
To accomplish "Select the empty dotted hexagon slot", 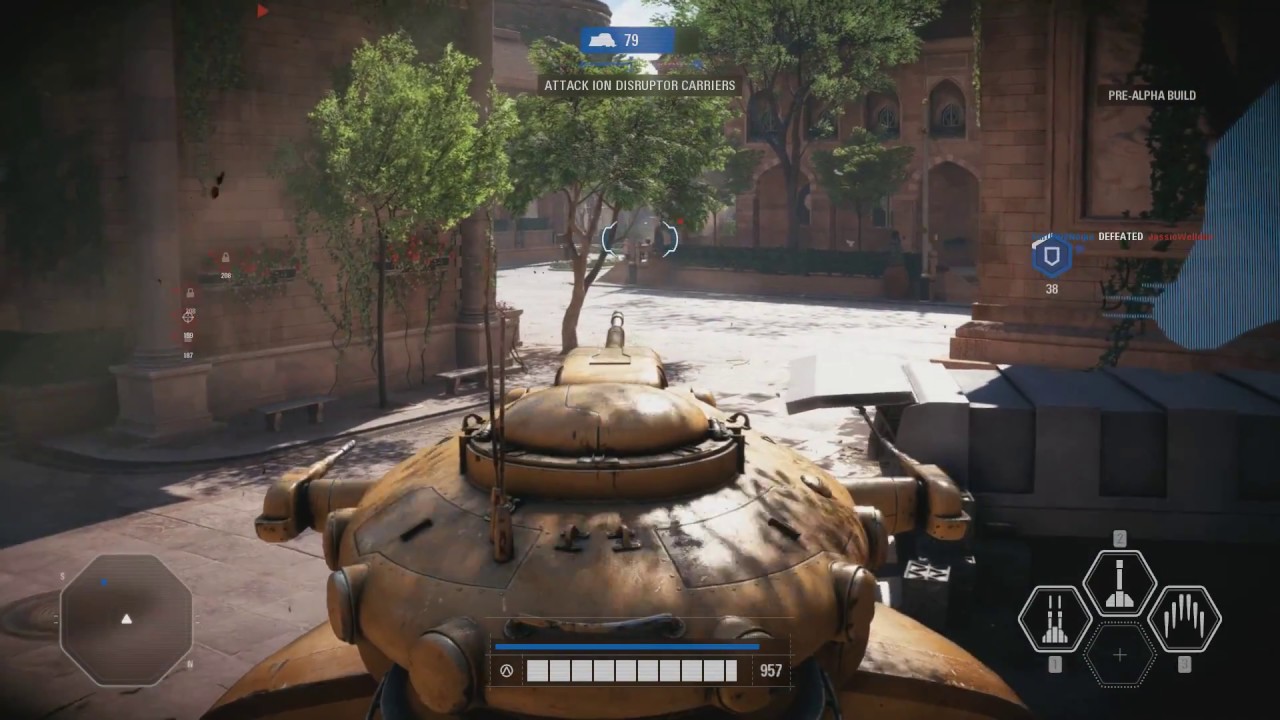I will (x=1120, y=655).
